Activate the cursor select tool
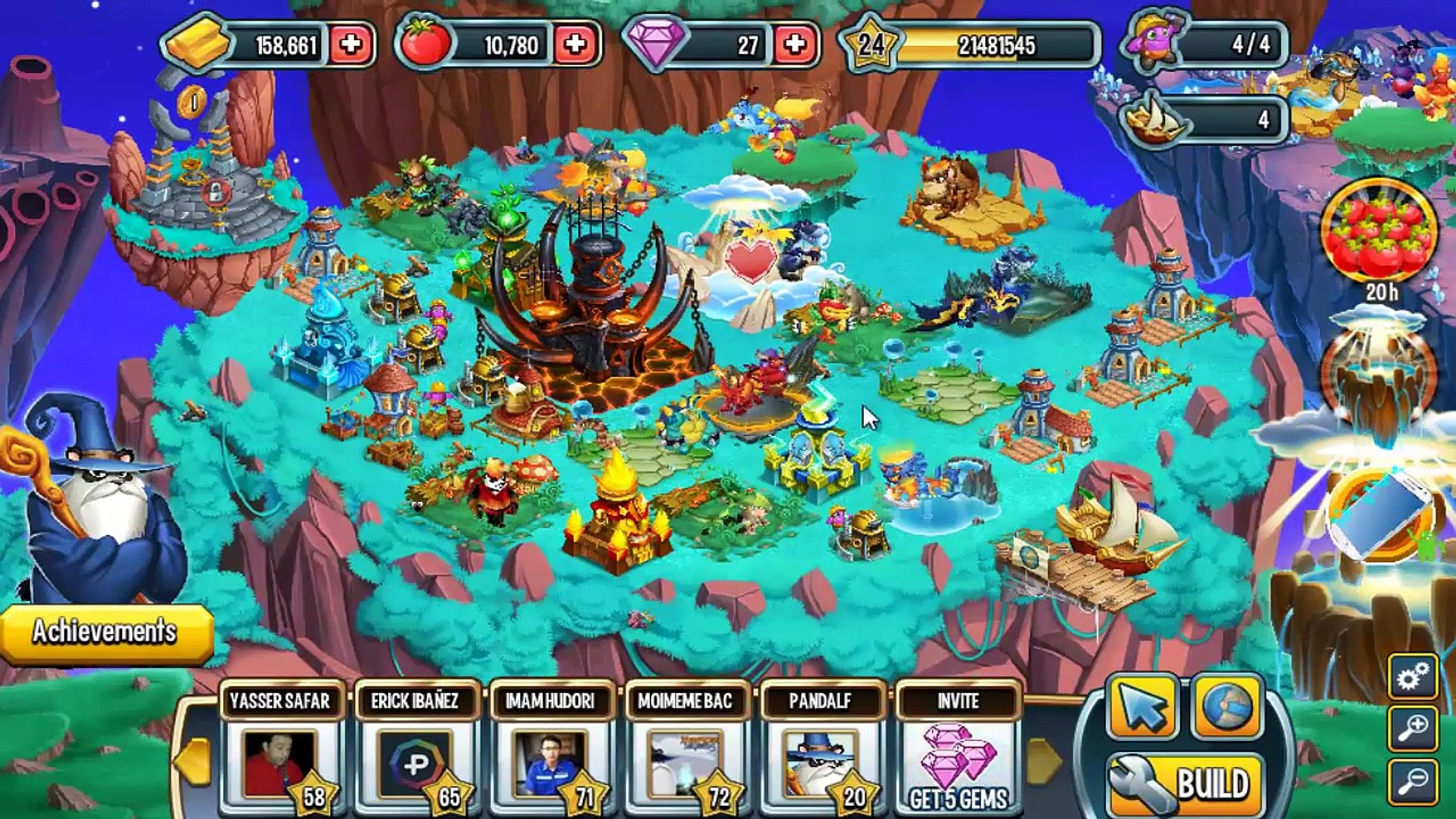 pos(1141,708)
